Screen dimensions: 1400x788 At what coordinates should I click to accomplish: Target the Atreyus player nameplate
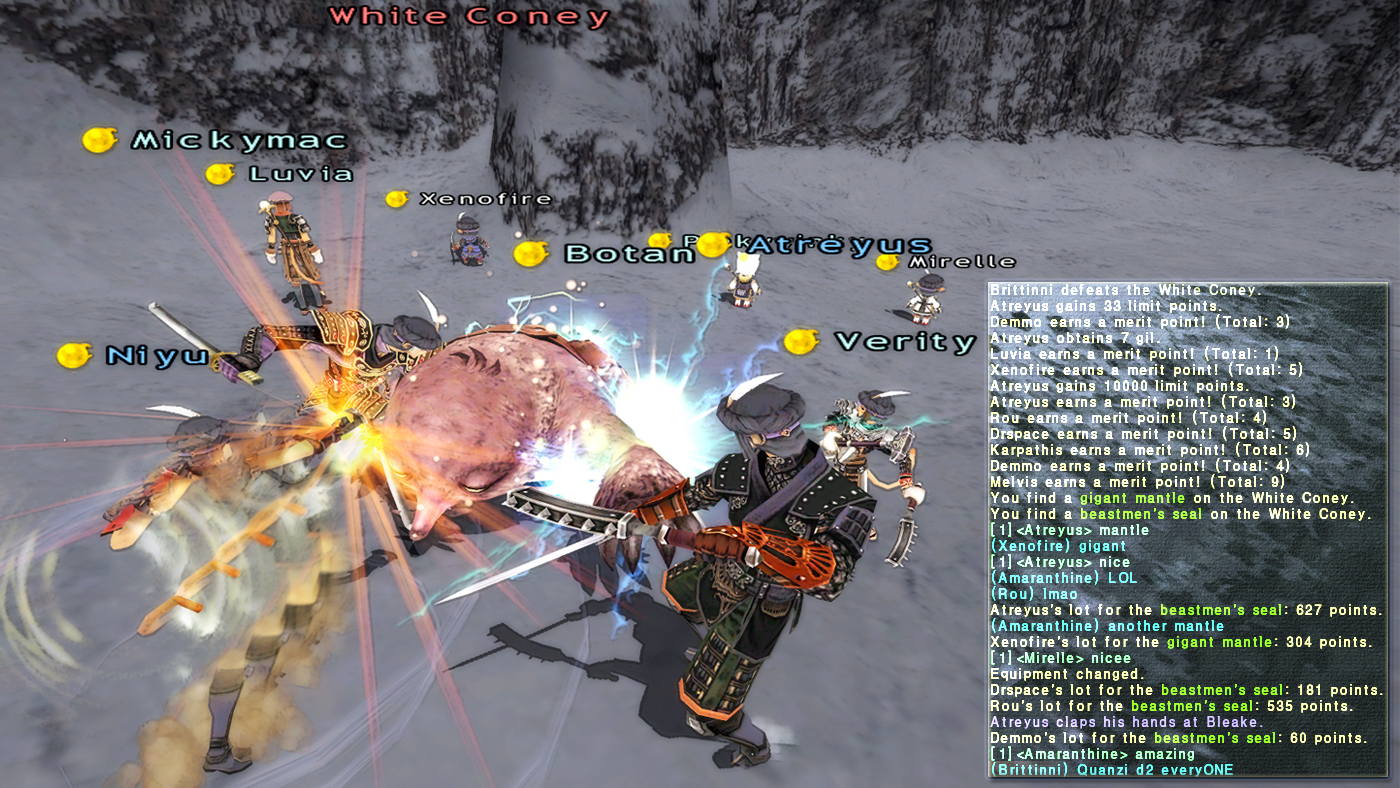coord(840,245)
